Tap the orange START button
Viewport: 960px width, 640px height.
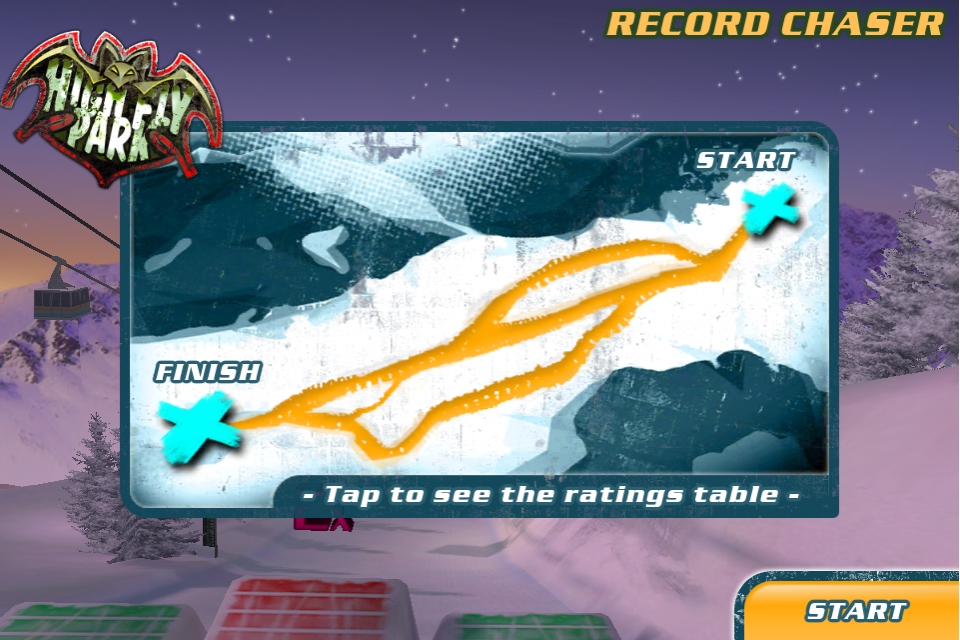856,610
